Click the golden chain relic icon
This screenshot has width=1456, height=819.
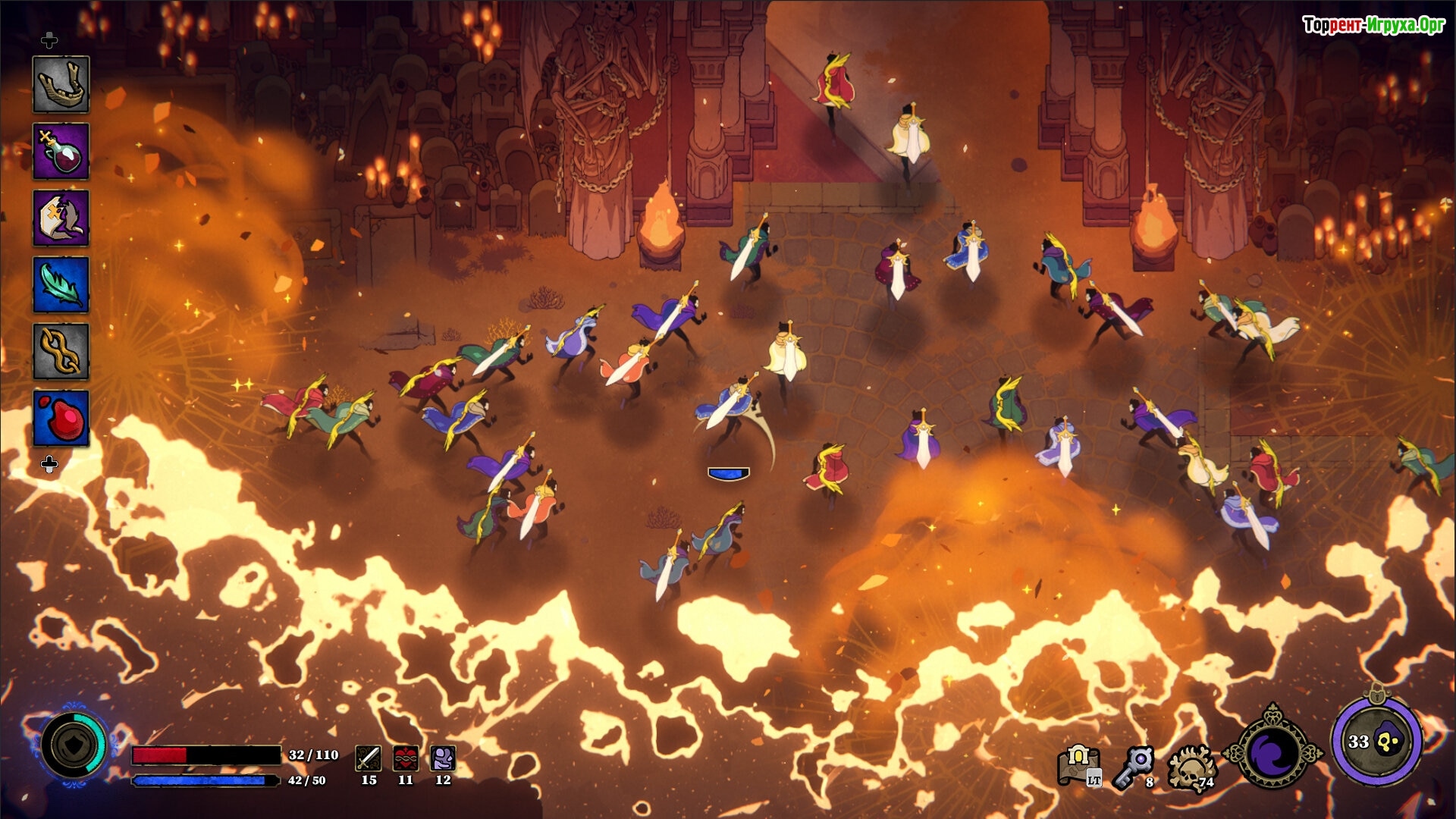pyautogui.click(x=61, y=351)
